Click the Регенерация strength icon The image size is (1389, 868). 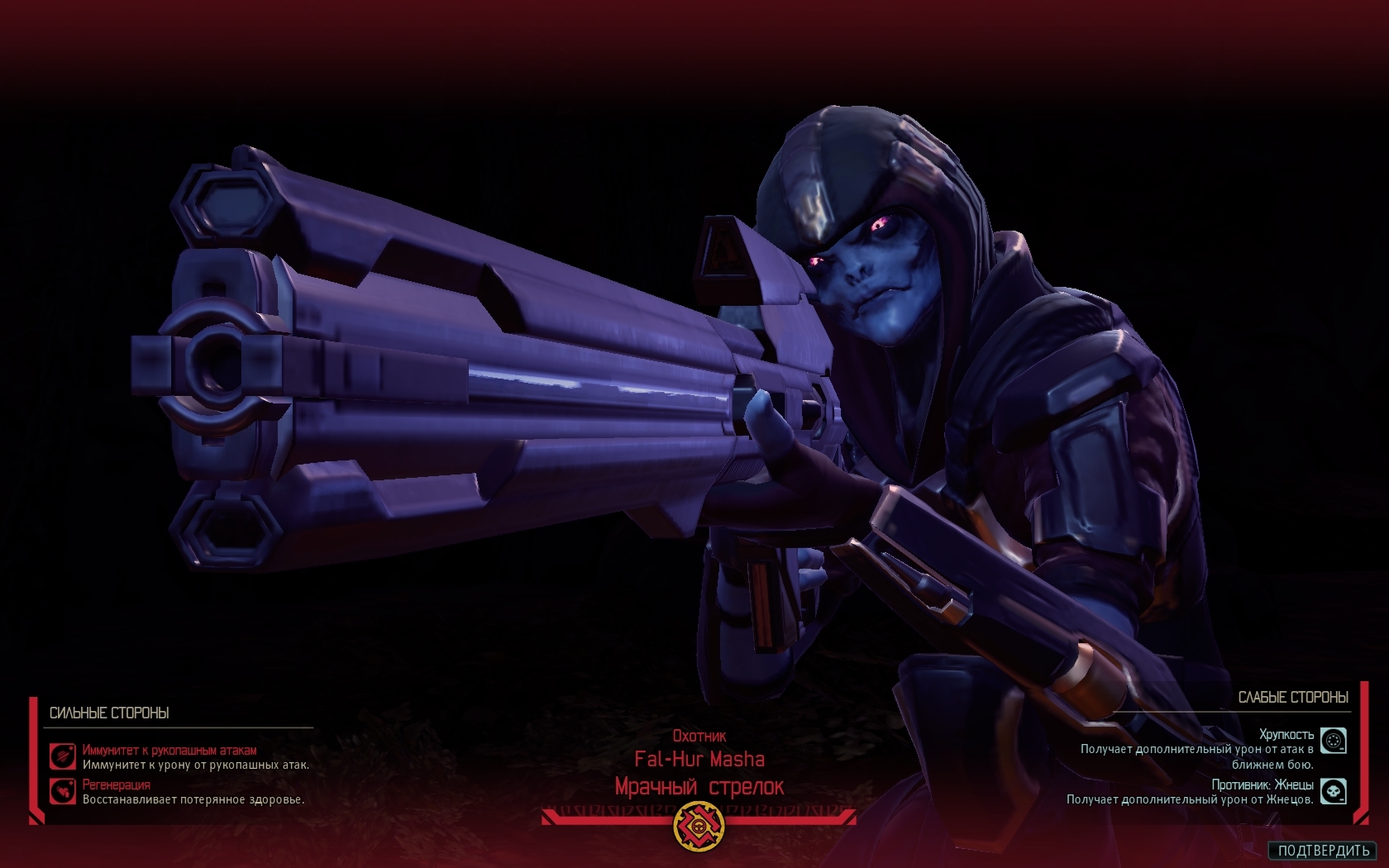tap(63, 791)
